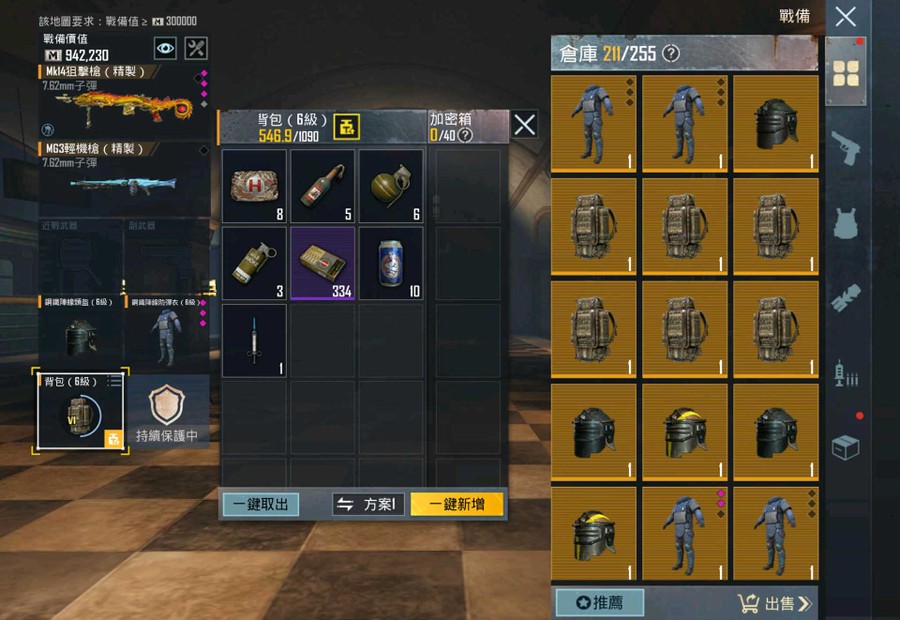Open the 推薦 recommendations

(x=599, y=602)
